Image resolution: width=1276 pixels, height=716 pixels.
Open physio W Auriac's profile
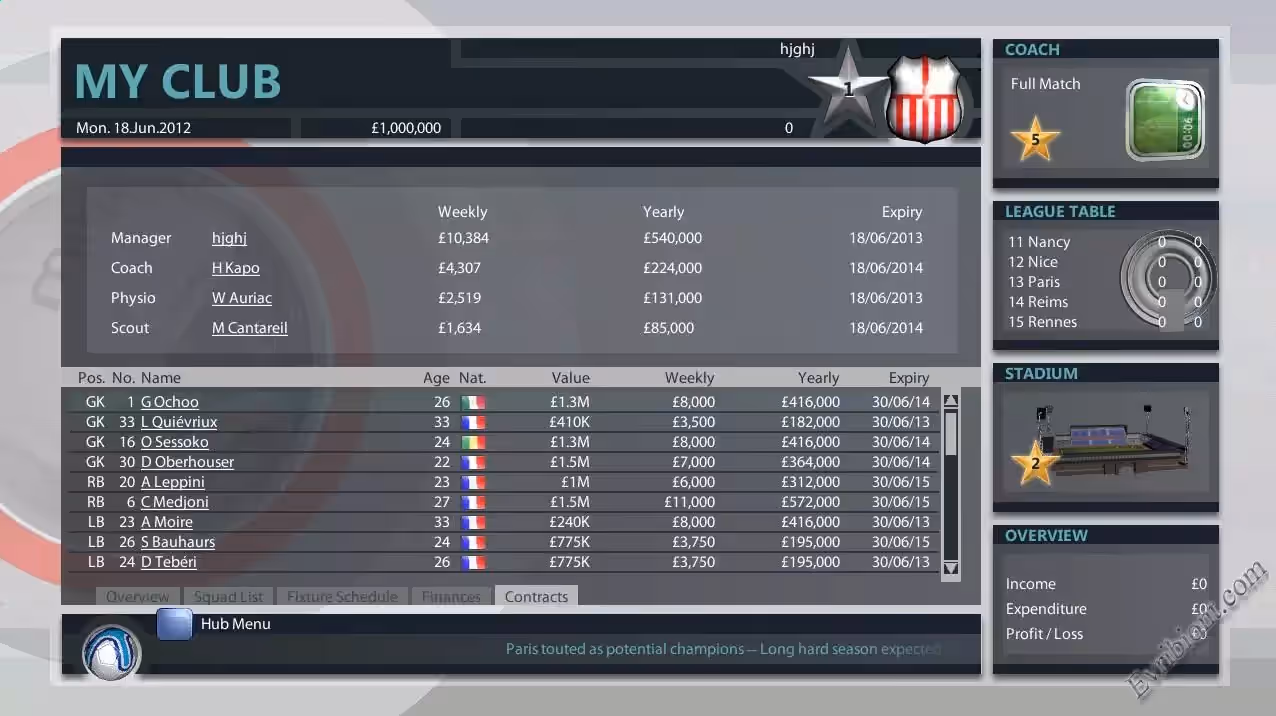[x=241, y=298]
